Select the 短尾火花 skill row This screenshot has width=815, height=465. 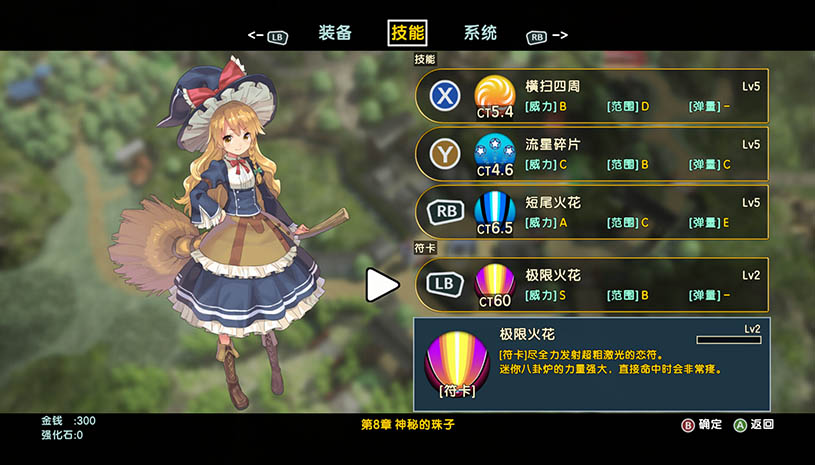pyautogui.click(x=592, y=212)
